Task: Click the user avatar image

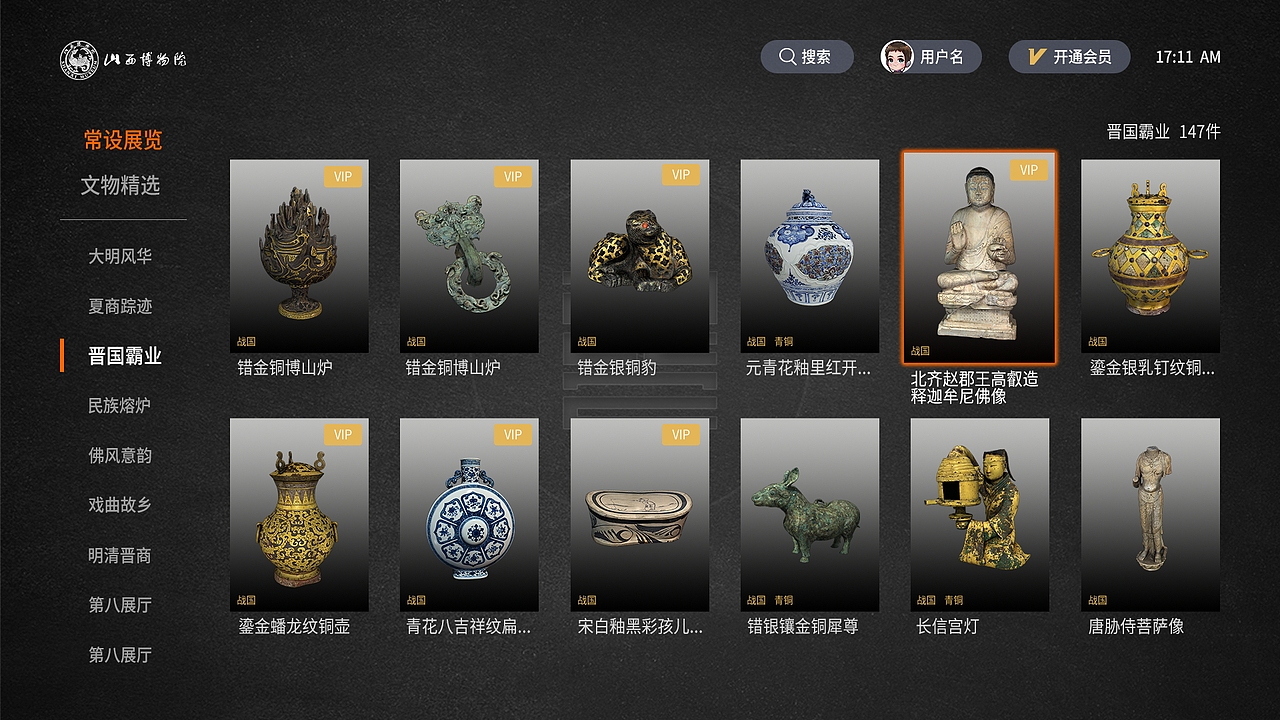Action: point(897,56)
